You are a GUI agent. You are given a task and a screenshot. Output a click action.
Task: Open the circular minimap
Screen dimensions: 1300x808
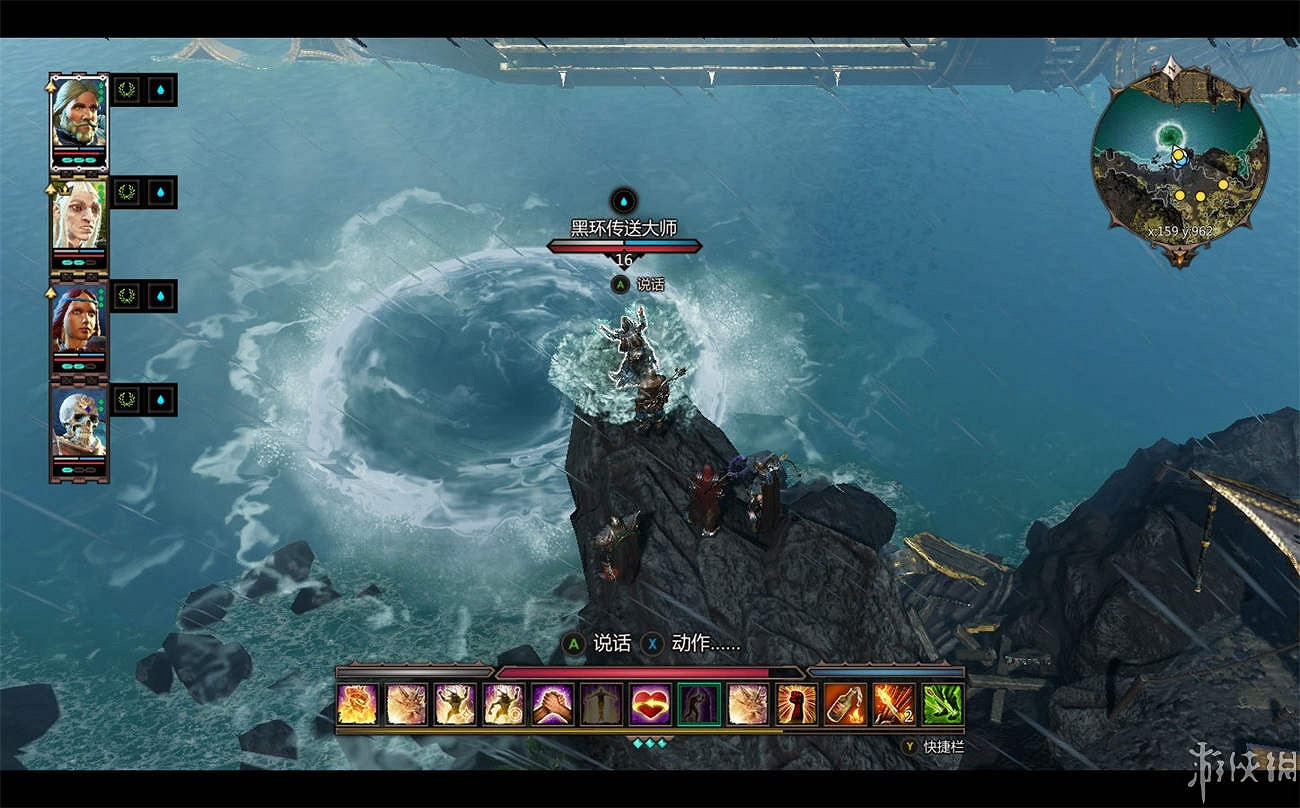click(1179, 162)
